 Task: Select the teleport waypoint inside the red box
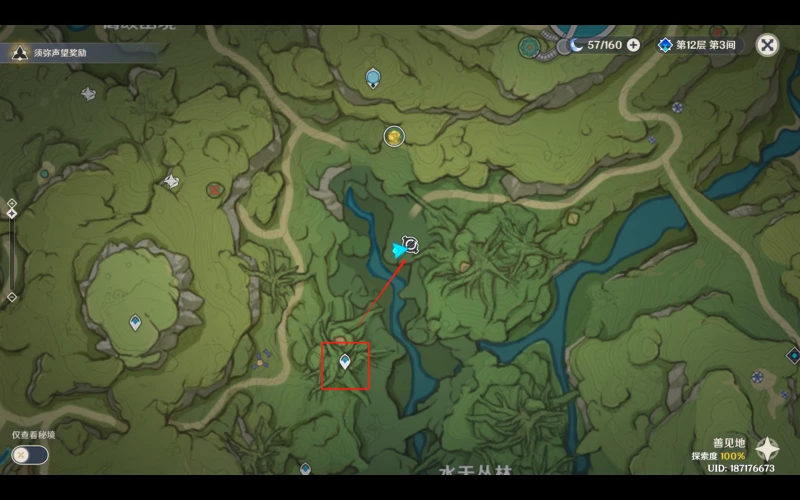coord(345,362)
